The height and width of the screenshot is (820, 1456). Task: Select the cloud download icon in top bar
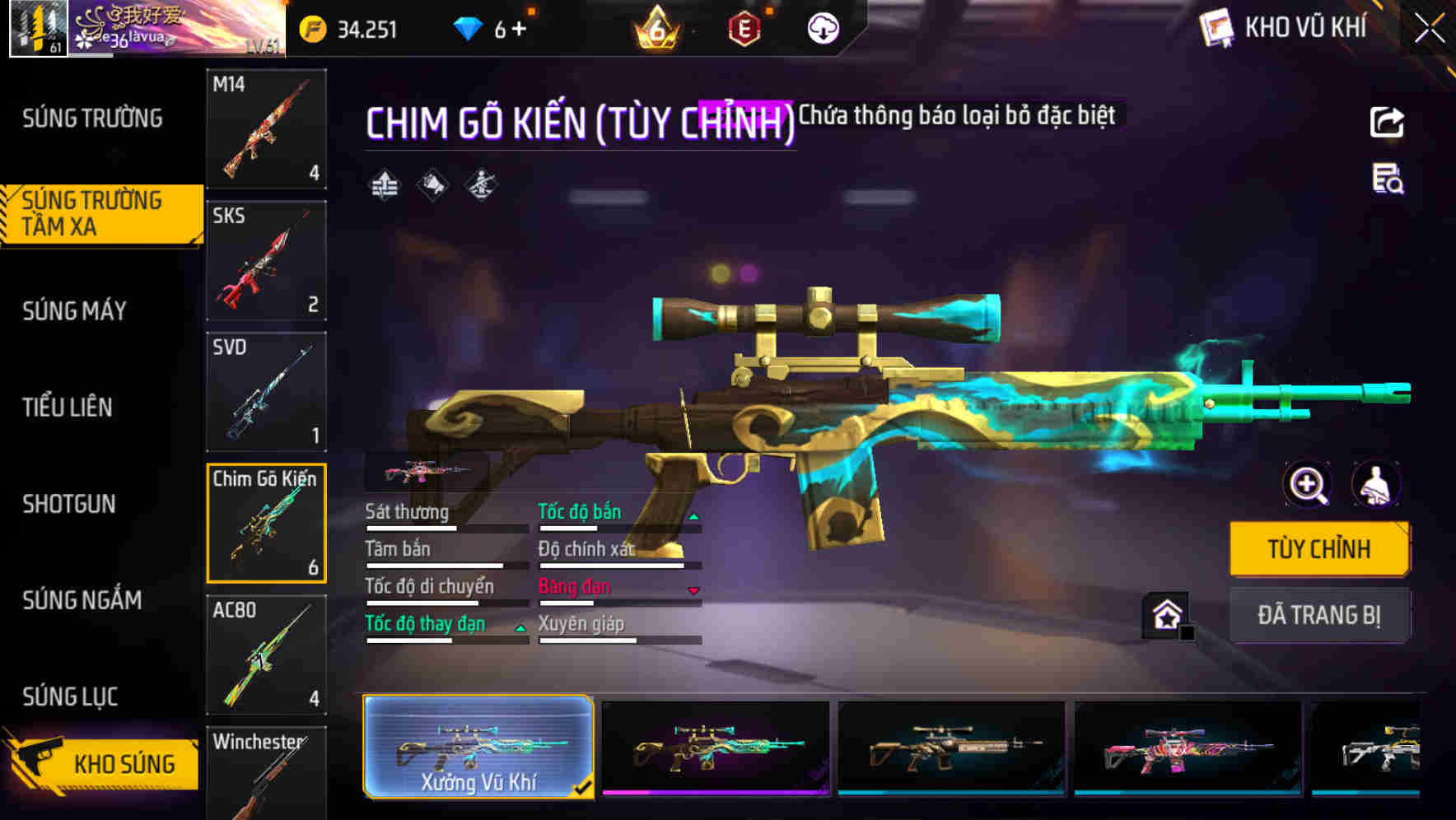pos(822,27)
